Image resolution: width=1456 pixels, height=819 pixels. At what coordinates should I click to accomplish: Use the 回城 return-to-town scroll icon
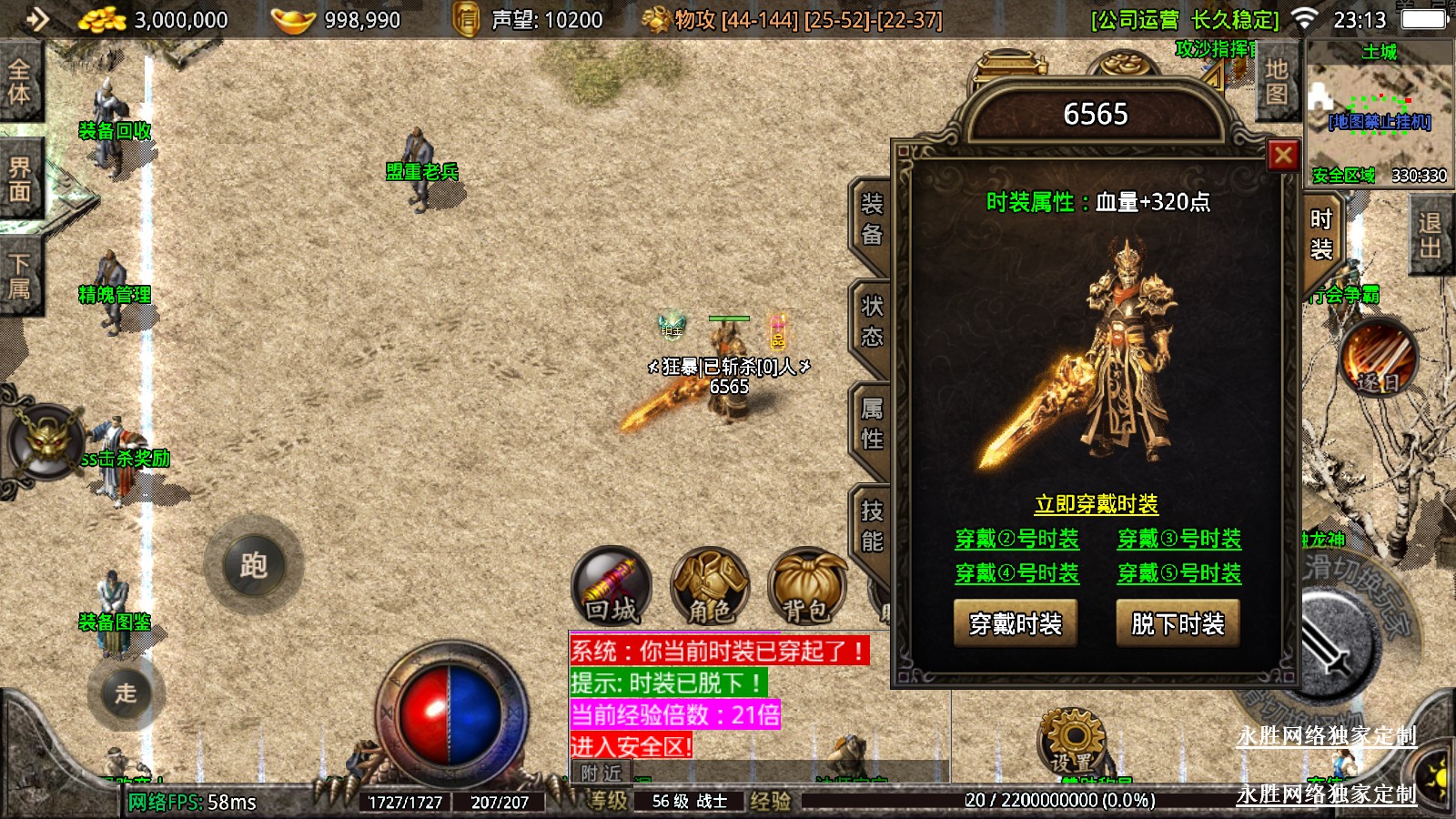[x=611, y=587]
